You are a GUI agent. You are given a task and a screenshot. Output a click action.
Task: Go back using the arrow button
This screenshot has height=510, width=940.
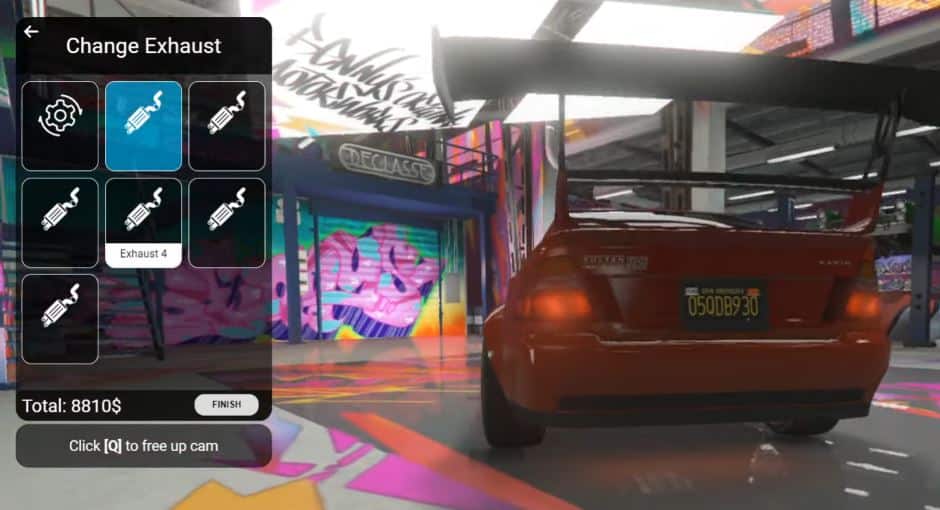point(31,32)
